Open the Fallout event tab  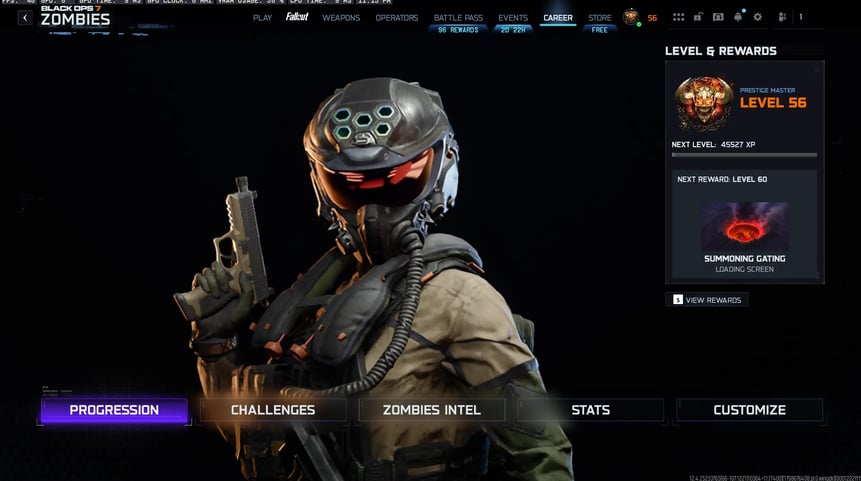[x=297, y=18]
